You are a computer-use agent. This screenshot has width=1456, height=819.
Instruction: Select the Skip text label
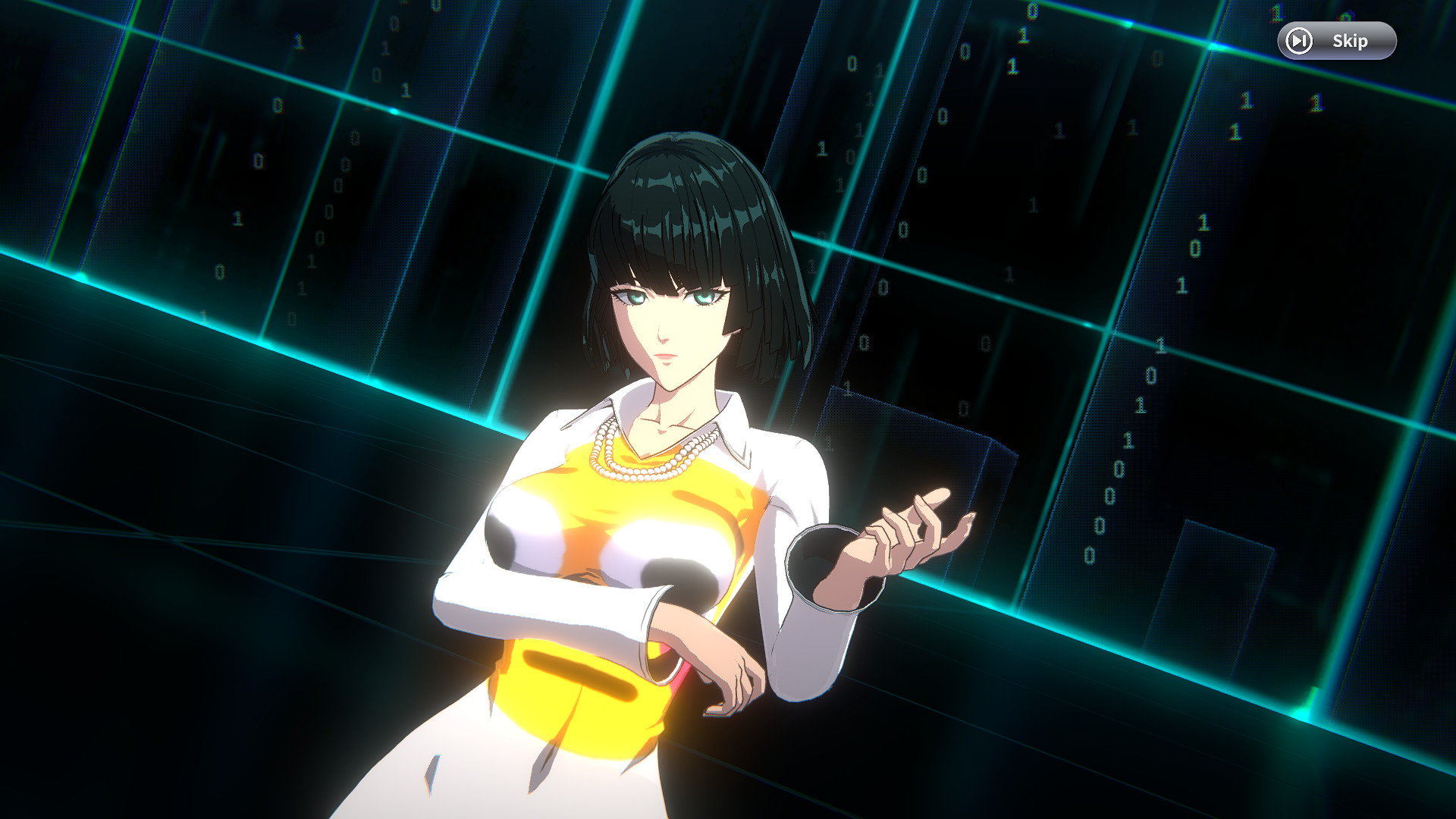pos(1350,42)
